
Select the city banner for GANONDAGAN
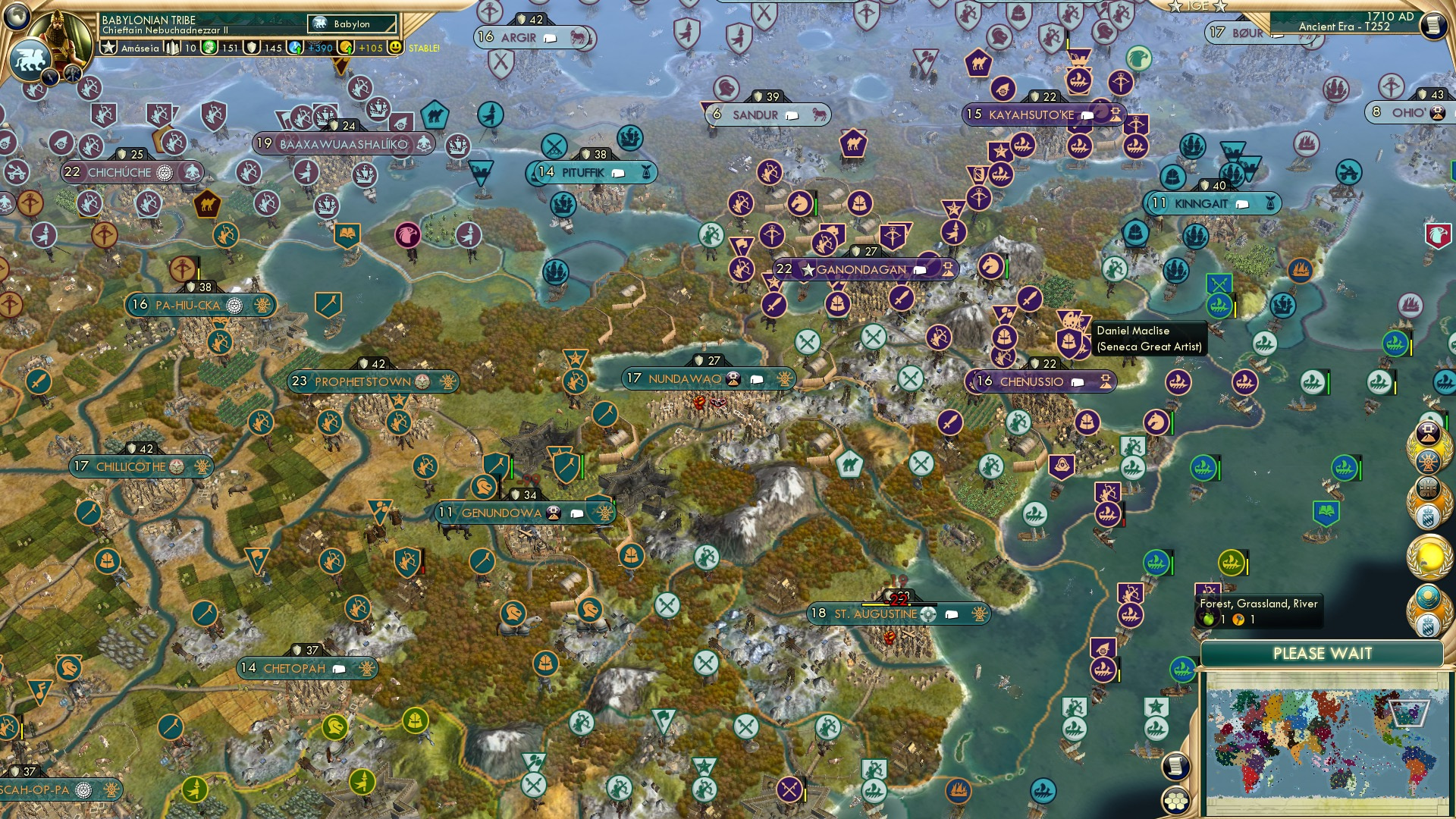point(859,268)
